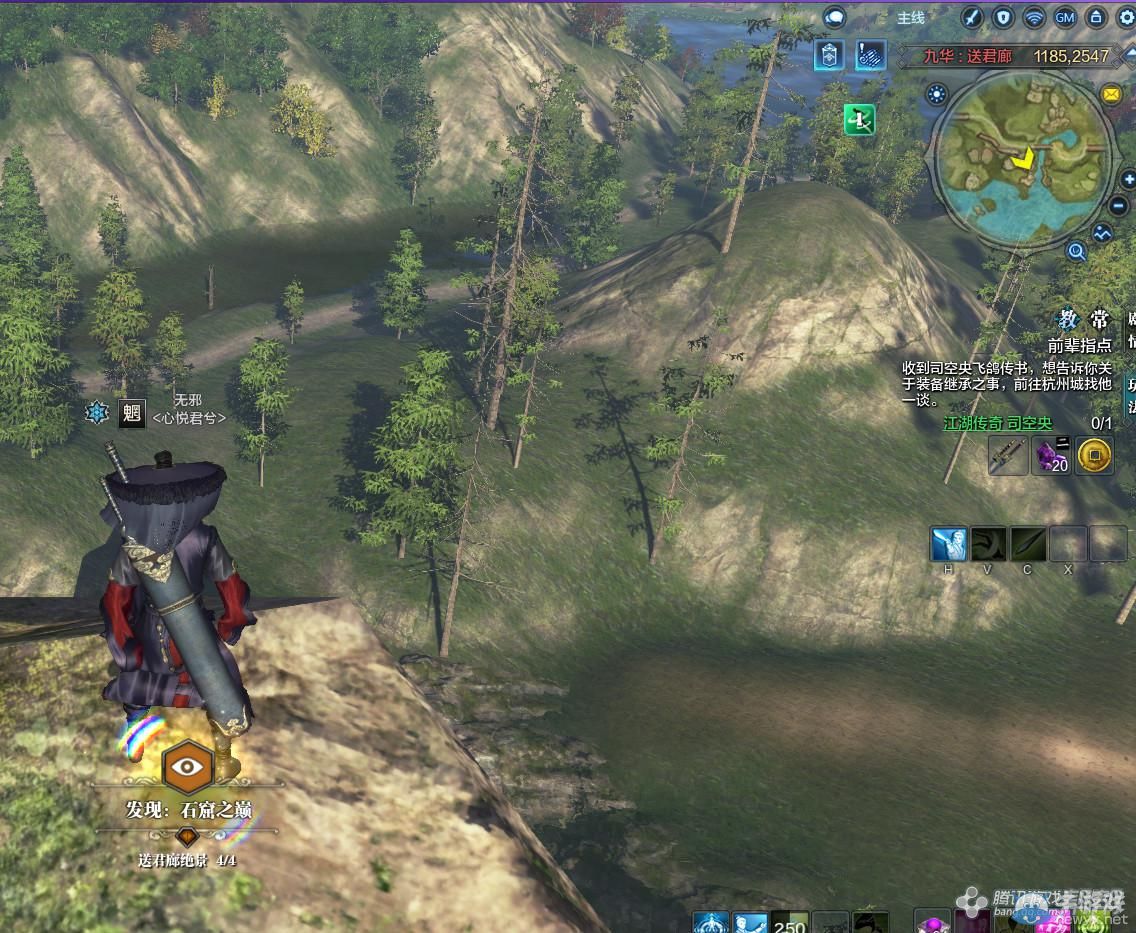Select the purple crystal reward icon
Viewport: 1136px width, 933px height.
tap(1051, 455)
